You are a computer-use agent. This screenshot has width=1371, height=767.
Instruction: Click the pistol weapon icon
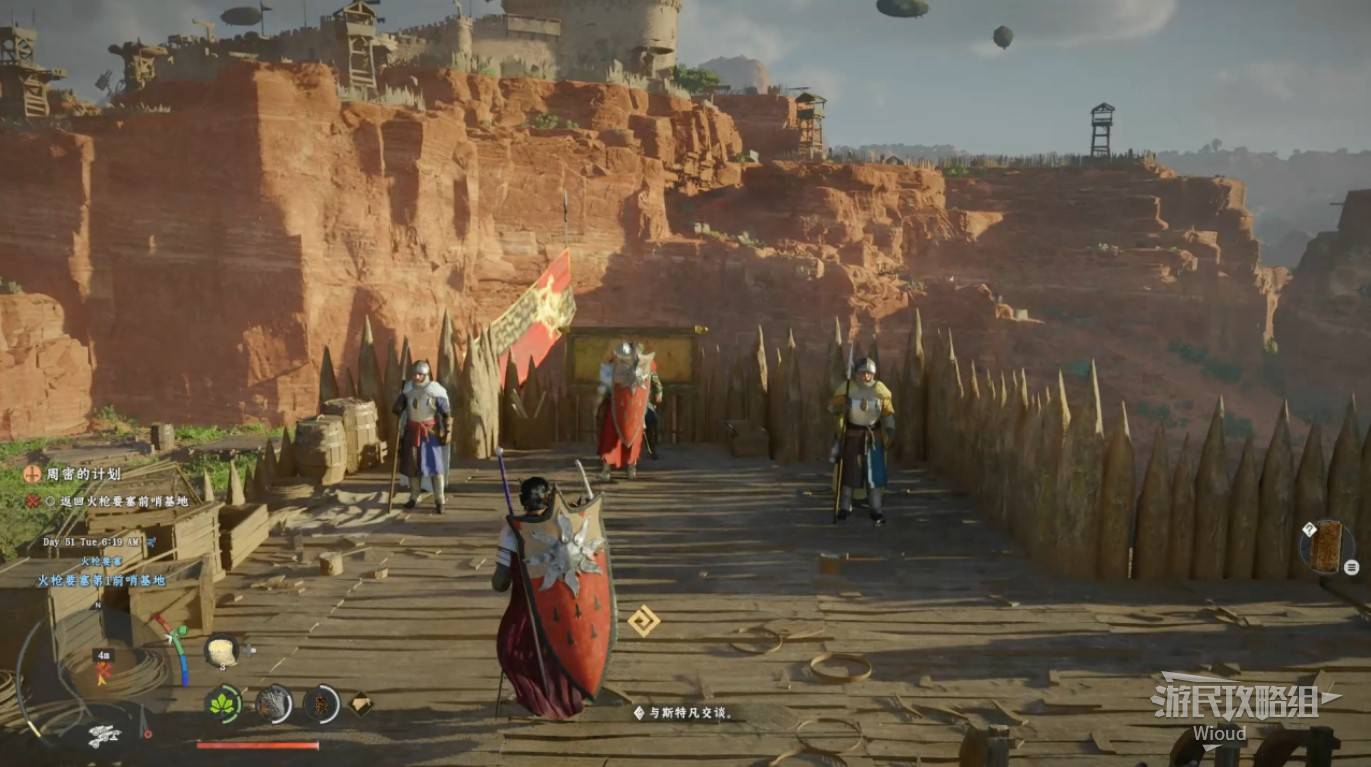click(103, 735)
